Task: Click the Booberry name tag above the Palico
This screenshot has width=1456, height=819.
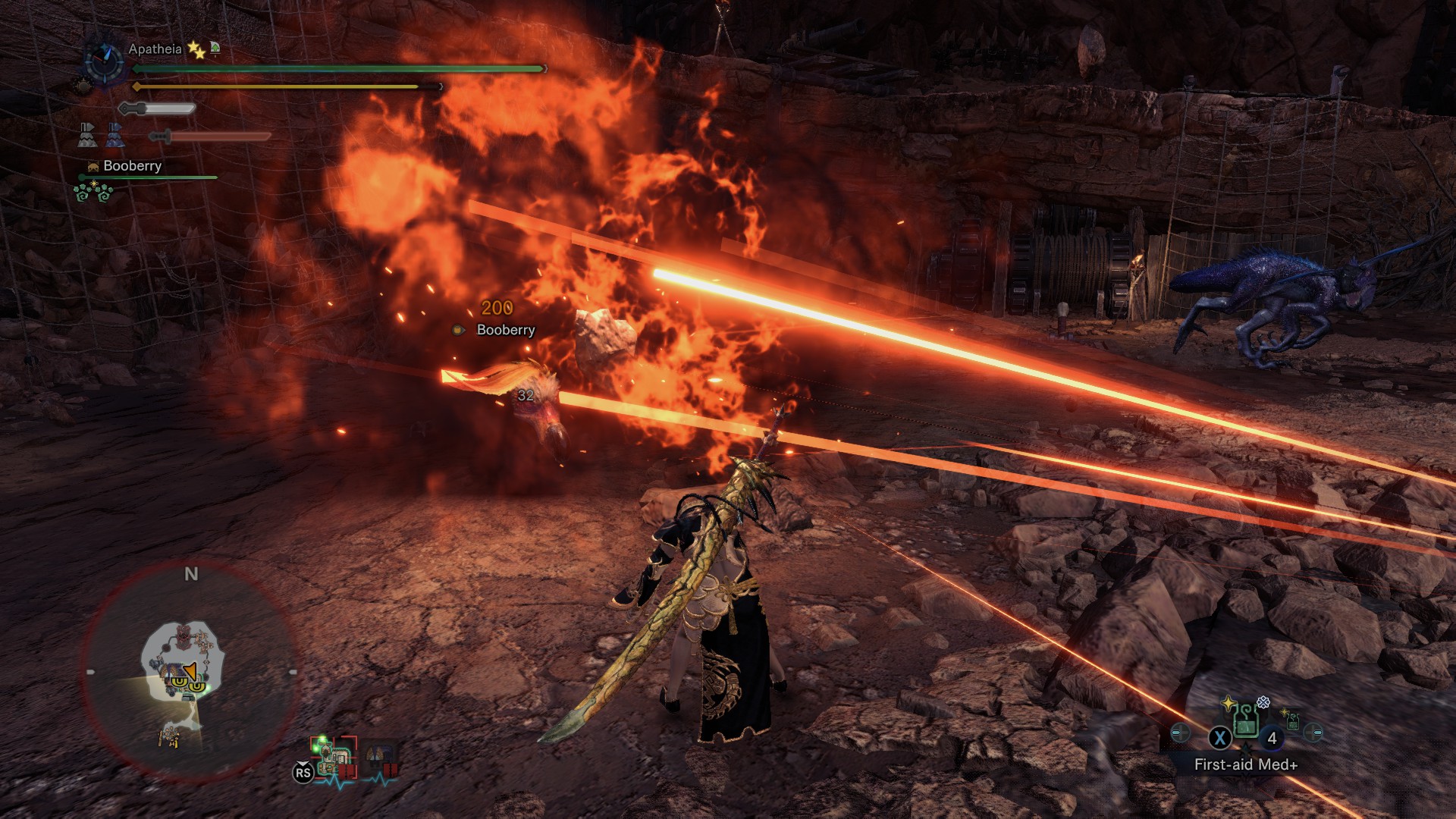Action: 505,330
